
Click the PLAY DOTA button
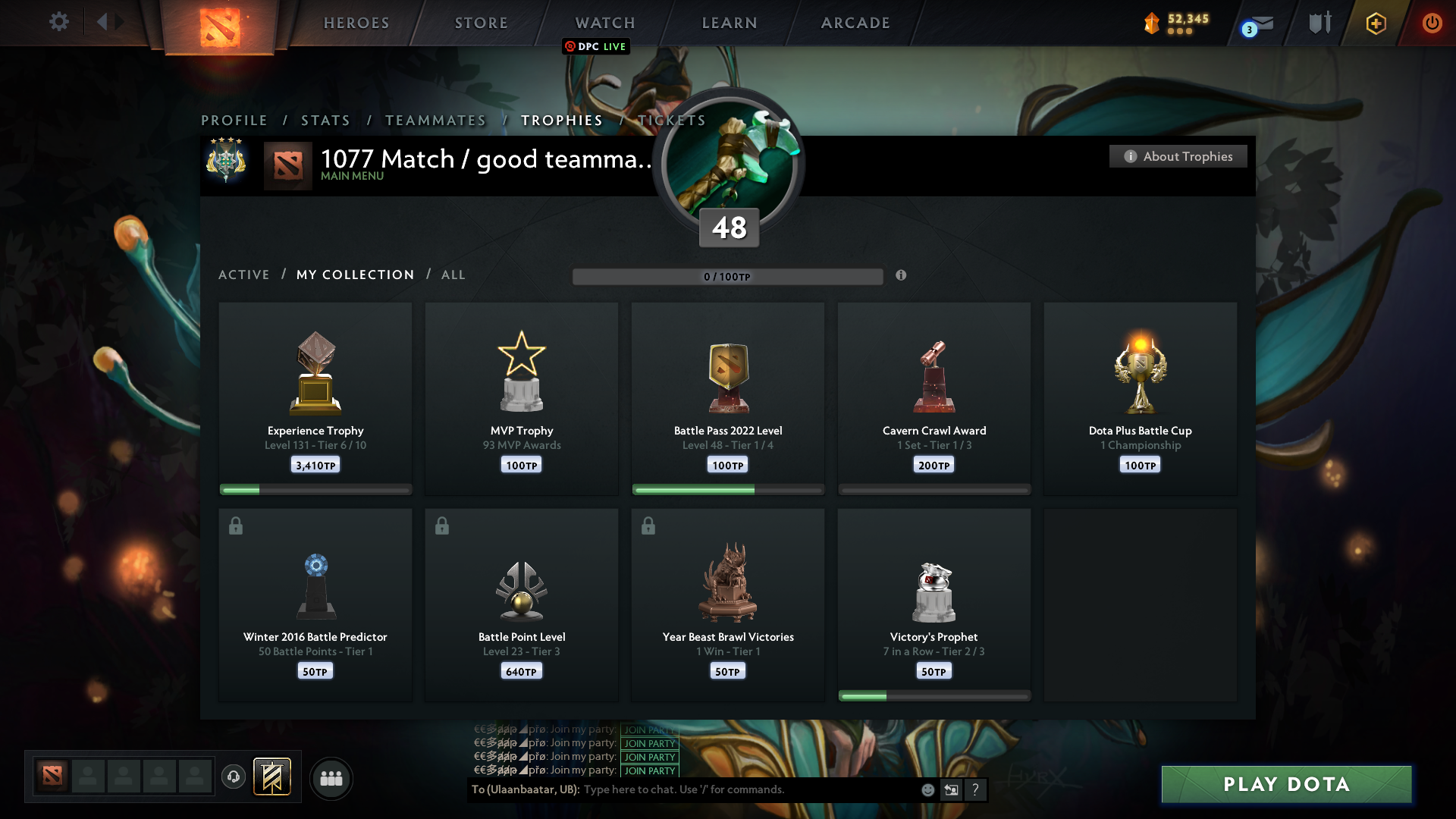1285,784
